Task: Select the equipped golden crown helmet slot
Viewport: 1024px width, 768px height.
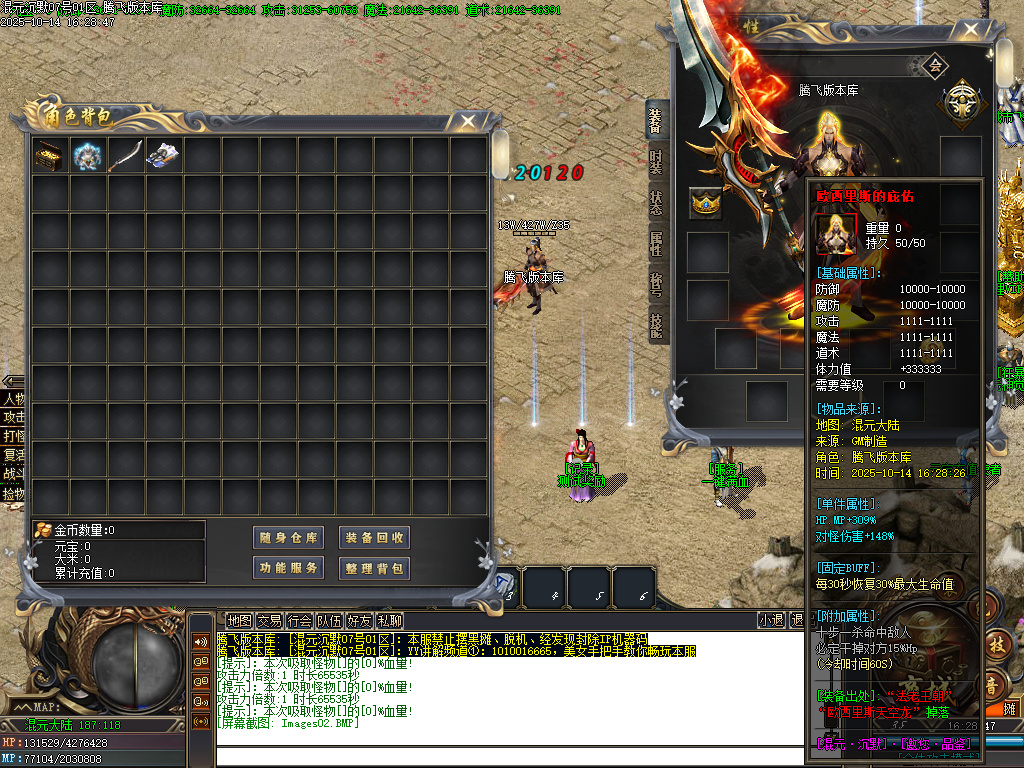Action: [706, 204]
